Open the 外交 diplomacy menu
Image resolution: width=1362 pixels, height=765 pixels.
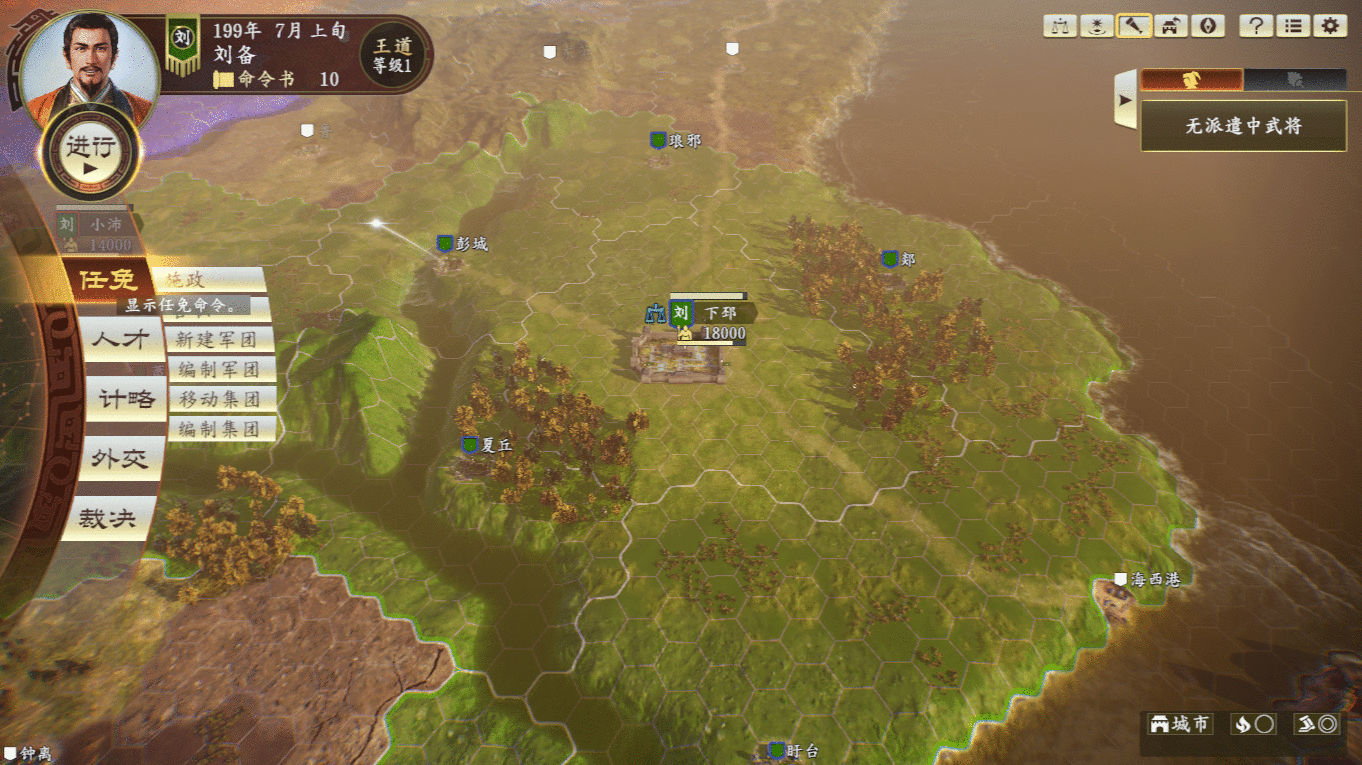coord(120,459)
